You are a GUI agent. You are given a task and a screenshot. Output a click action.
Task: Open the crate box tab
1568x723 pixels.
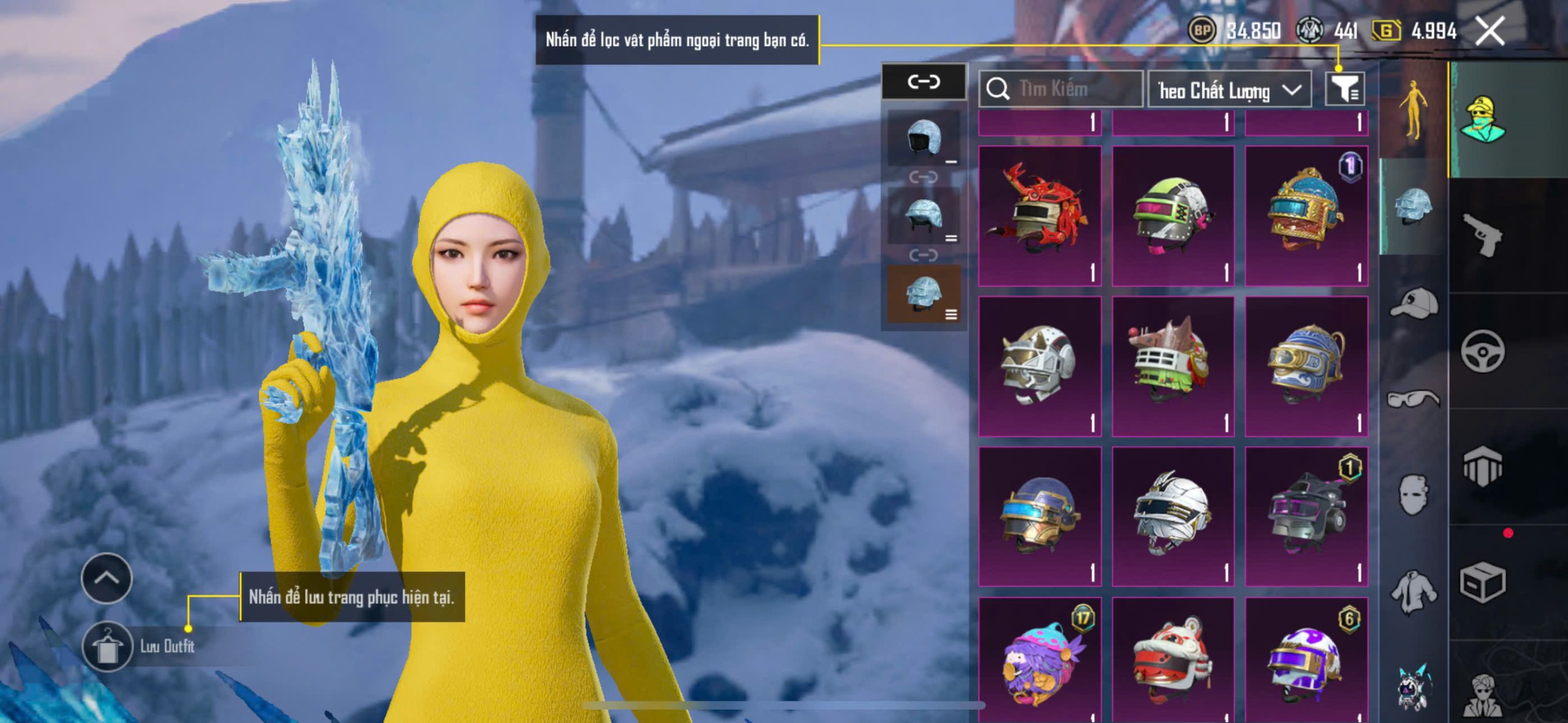[1482, 583]
